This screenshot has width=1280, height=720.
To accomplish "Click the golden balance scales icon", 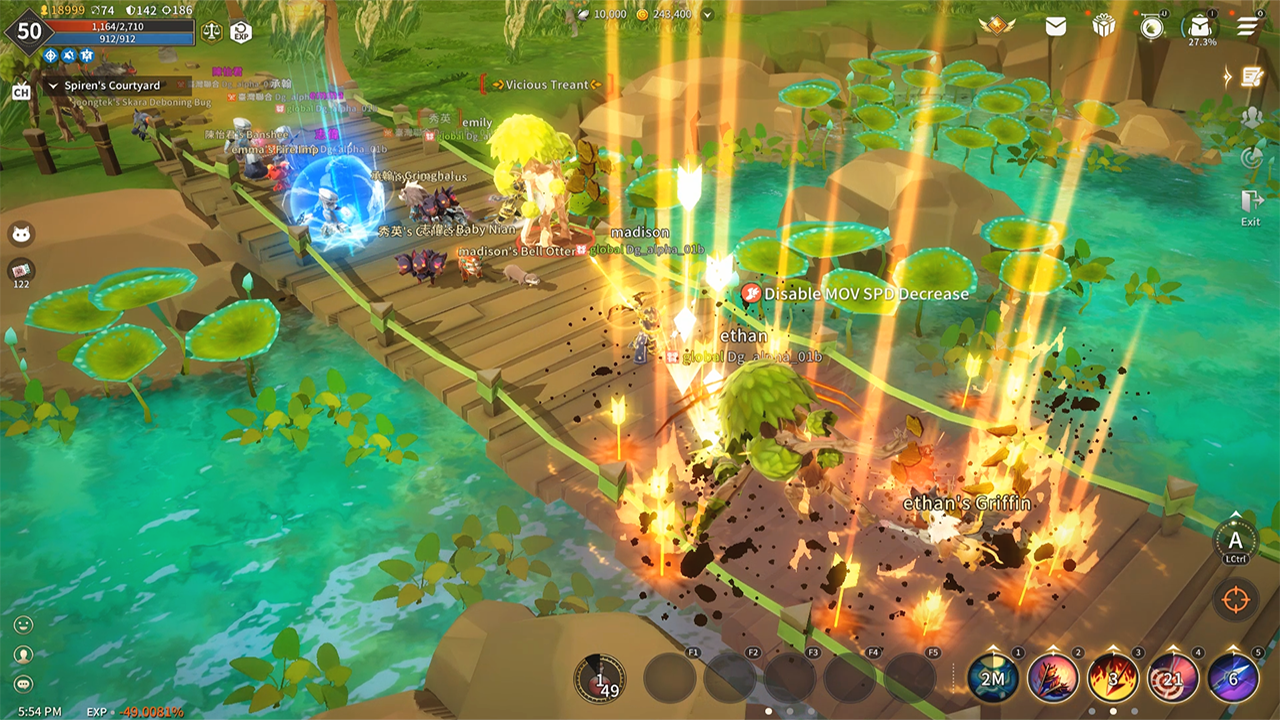I will pos(212,31).
